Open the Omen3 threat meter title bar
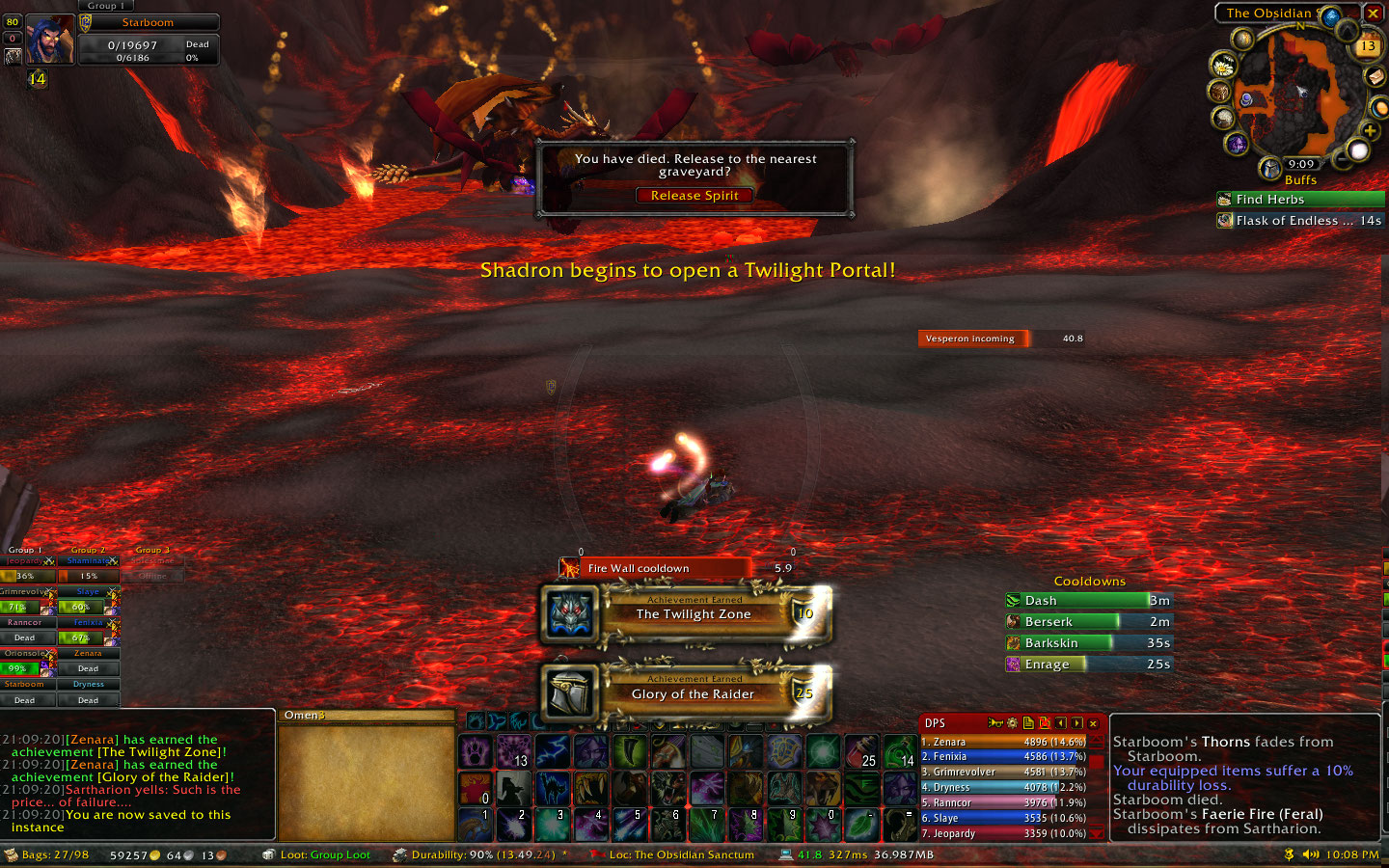 click(x=367, y=716)
